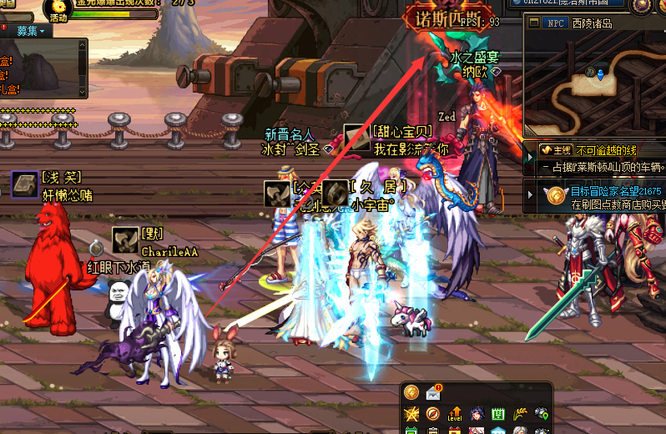Activate the yellow starburst menu icon
The height and width of the screenshot is (434, 666).
411,414
